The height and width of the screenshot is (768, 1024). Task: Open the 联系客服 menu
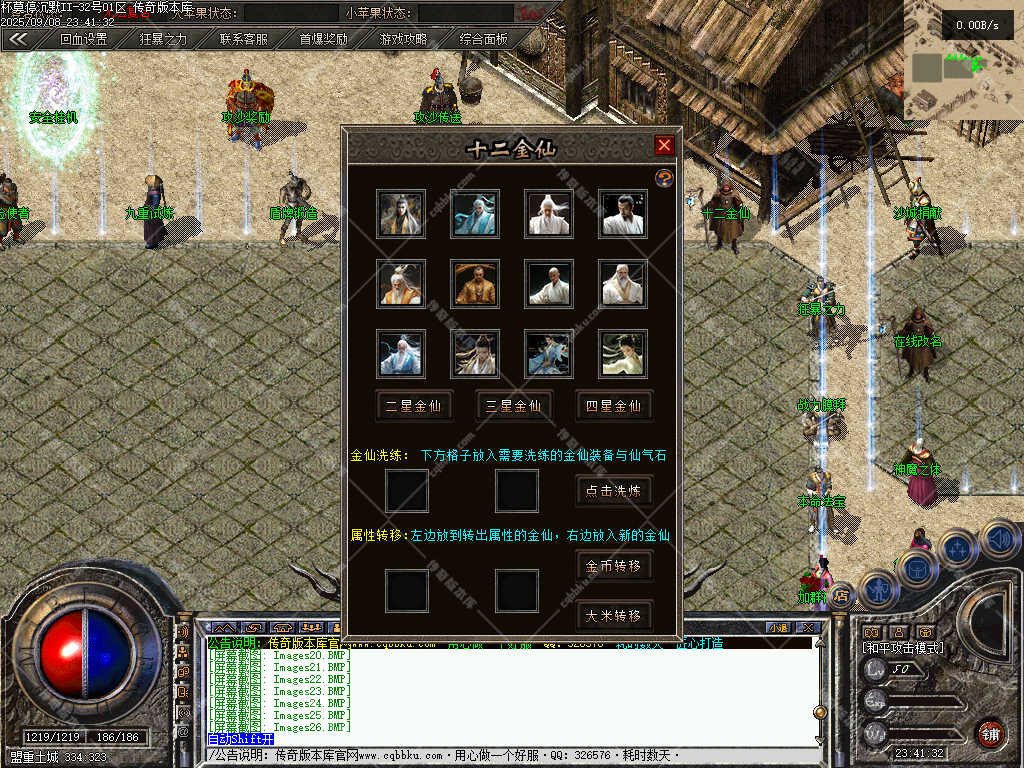tap(243, 39)
